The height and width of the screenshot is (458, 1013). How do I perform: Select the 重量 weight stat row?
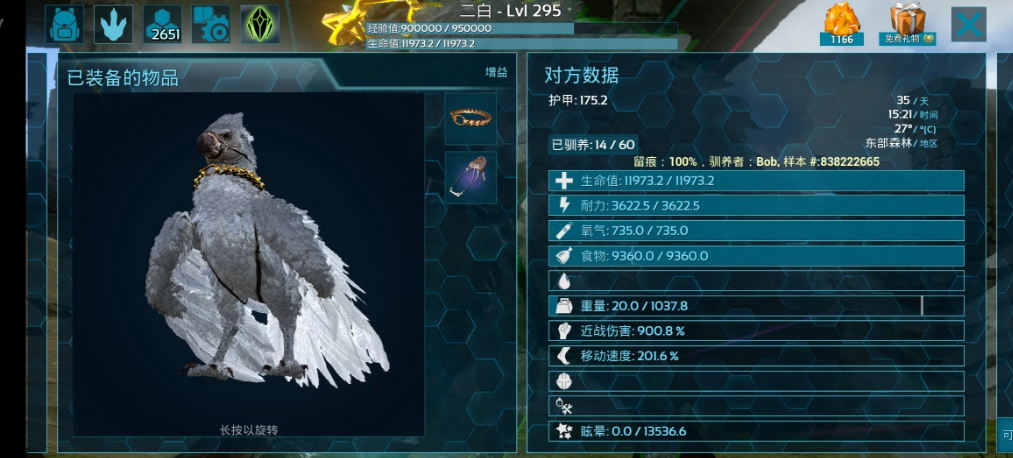click(x=756, y=306)
